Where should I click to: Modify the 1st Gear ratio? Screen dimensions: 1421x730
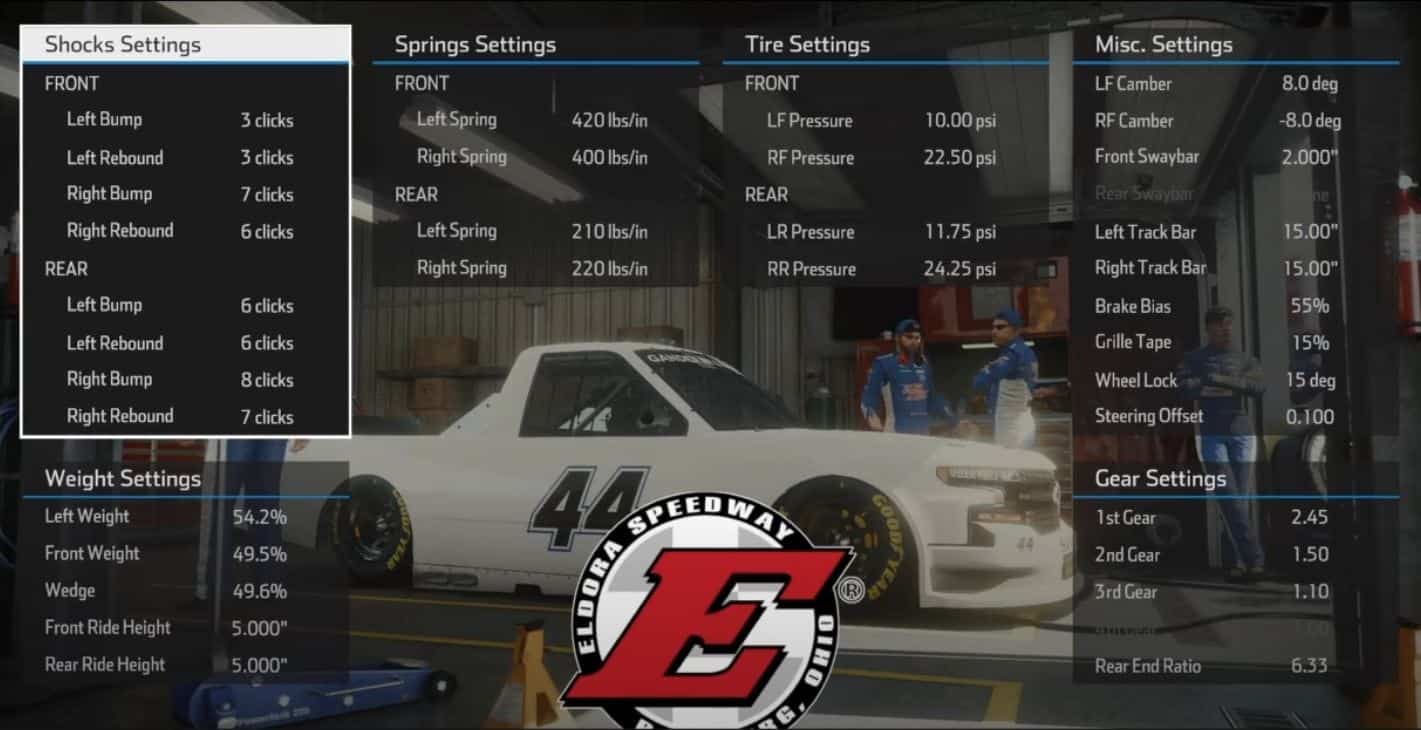1310,516
